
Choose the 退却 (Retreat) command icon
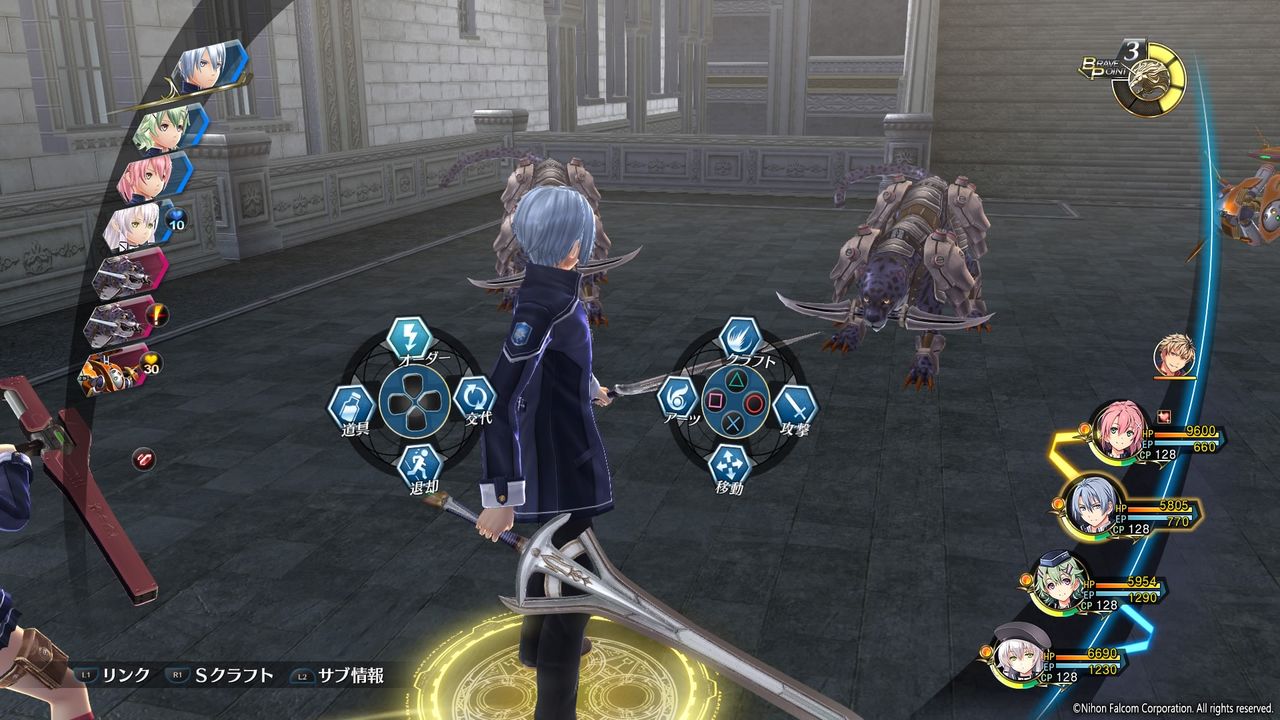420,462
